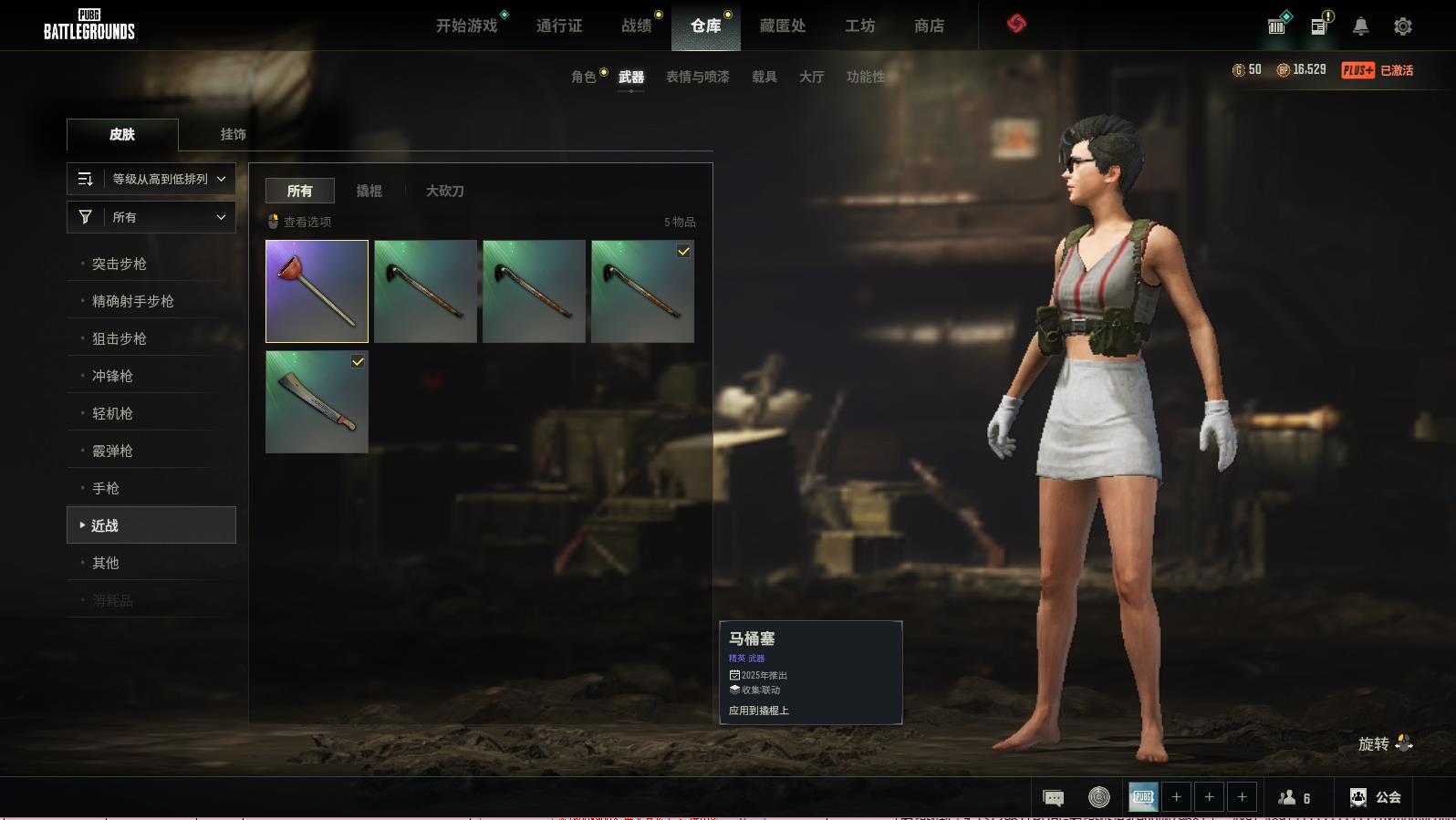Open the 开始游戏 (Start Game) menu
Image resolution: width=1456 pixels, height=820 pixels.
[x=466, y=26]
